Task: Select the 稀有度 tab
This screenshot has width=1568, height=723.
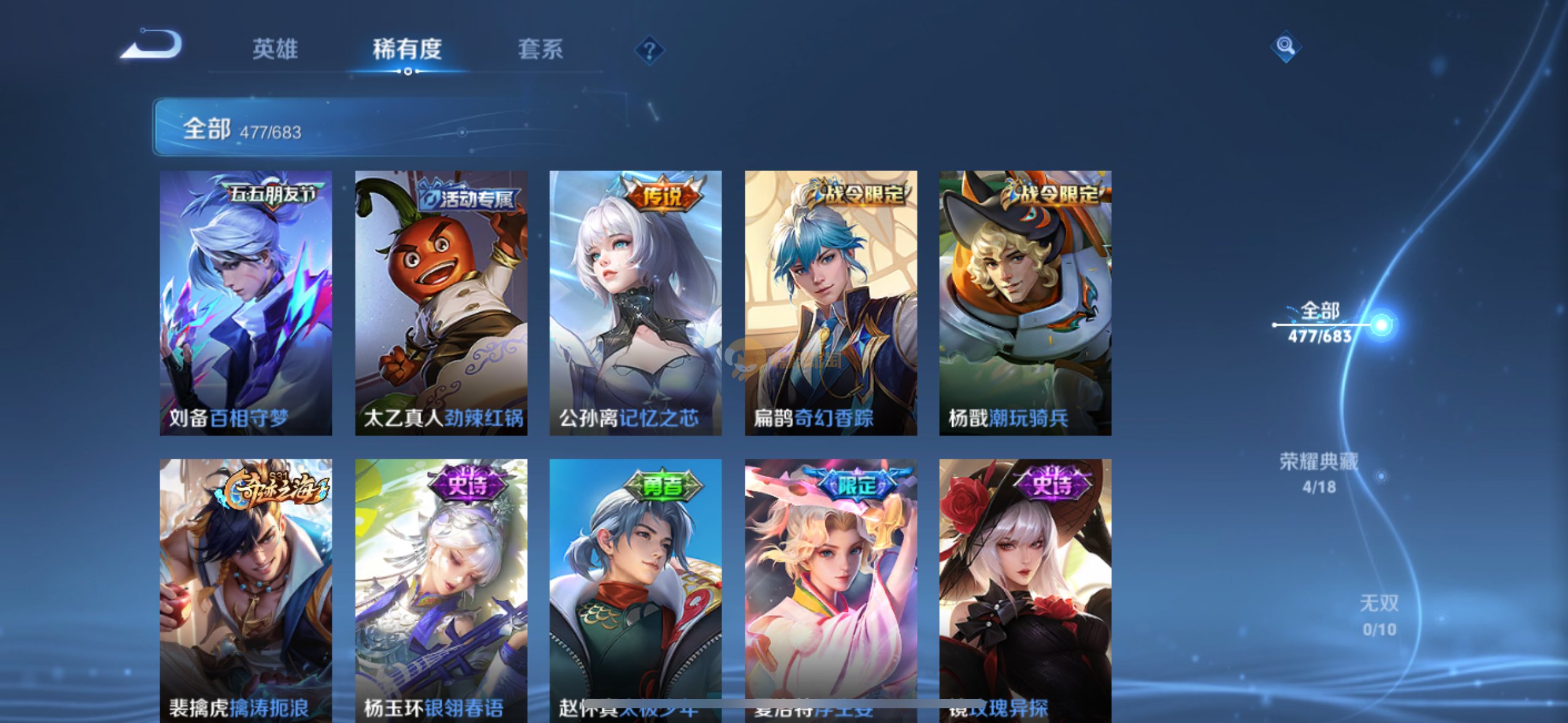Action: [x=407, y=49]
